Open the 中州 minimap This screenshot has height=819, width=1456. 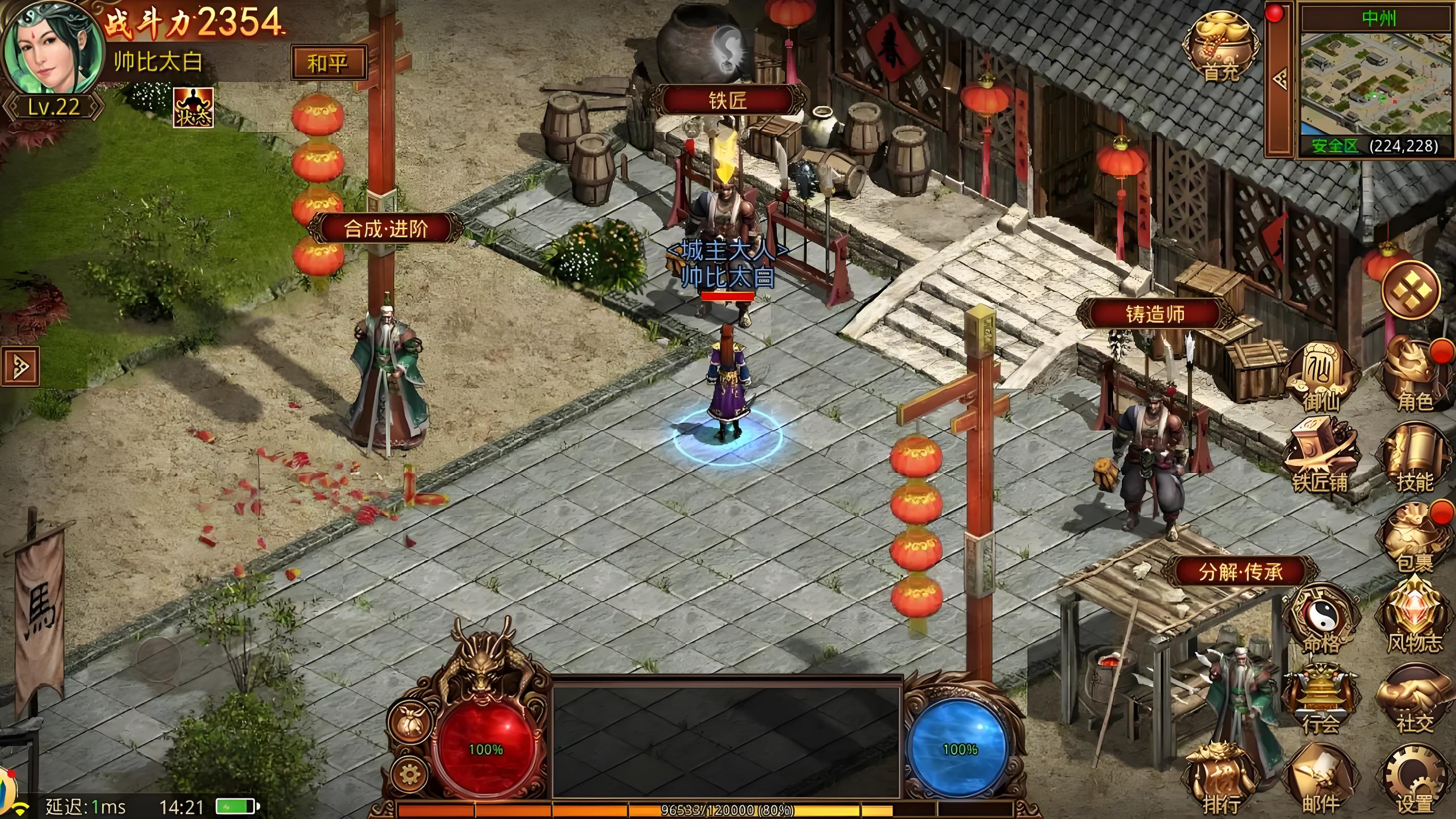coord(1376,85)
